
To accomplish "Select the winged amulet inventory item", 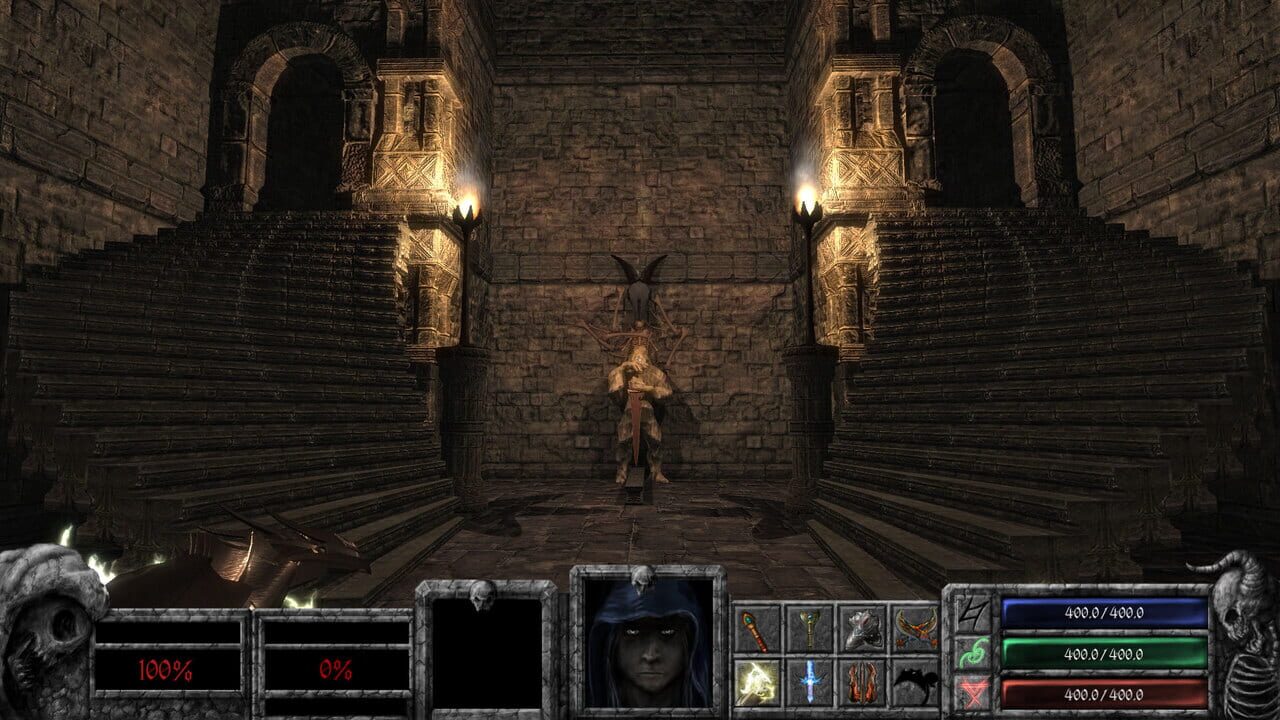I will coord(917,628).
